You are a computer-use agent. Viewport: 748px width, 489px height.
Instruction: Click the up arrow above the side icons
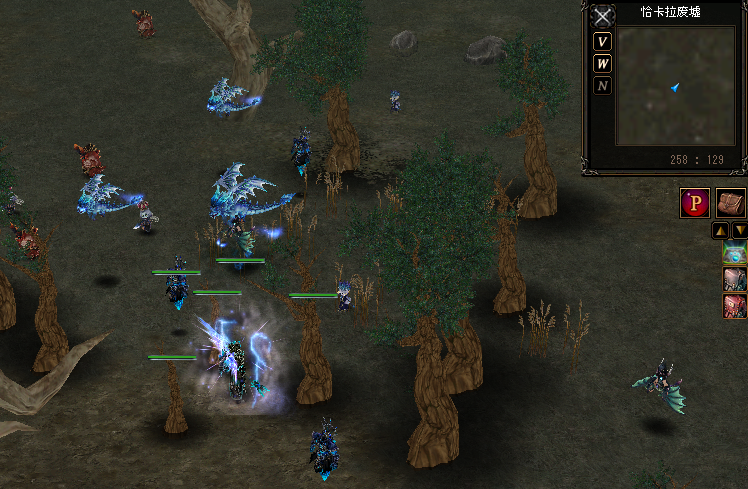(x=720, y=230)
